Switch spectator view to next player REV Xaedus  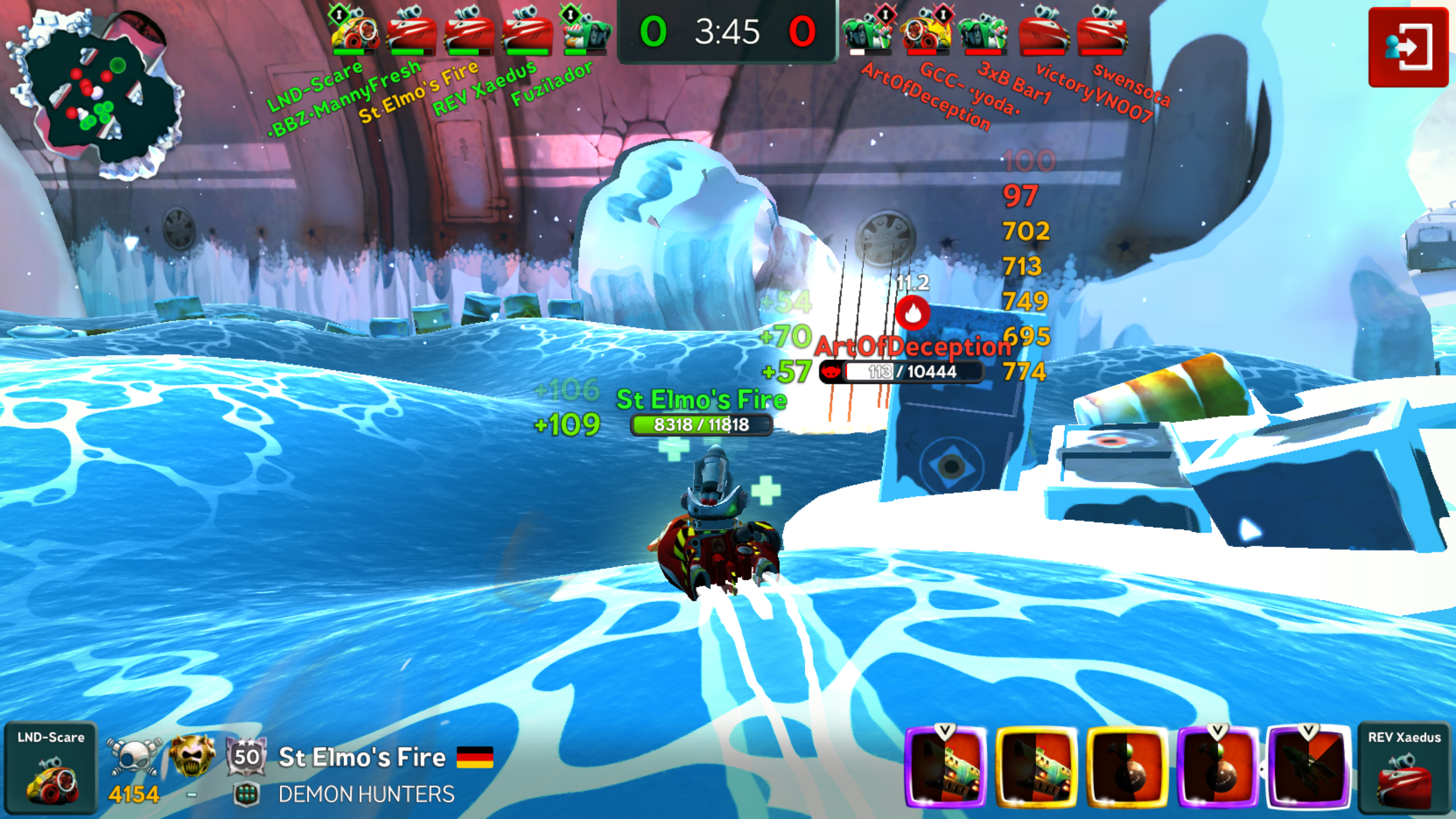tap(1404, 767)
